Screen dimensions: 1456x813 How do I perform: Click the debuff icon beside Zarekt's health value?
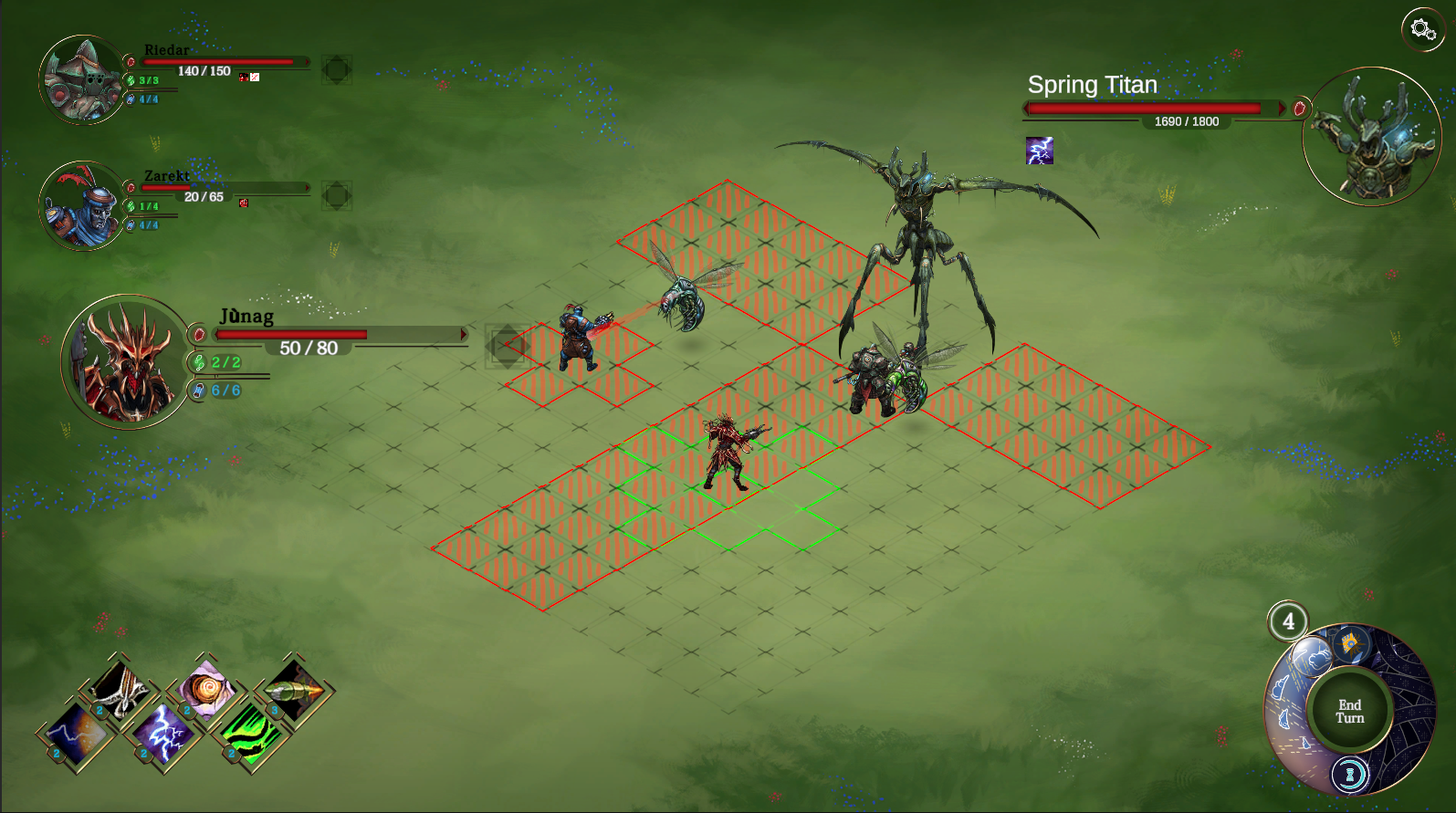[x=243, y=203]
